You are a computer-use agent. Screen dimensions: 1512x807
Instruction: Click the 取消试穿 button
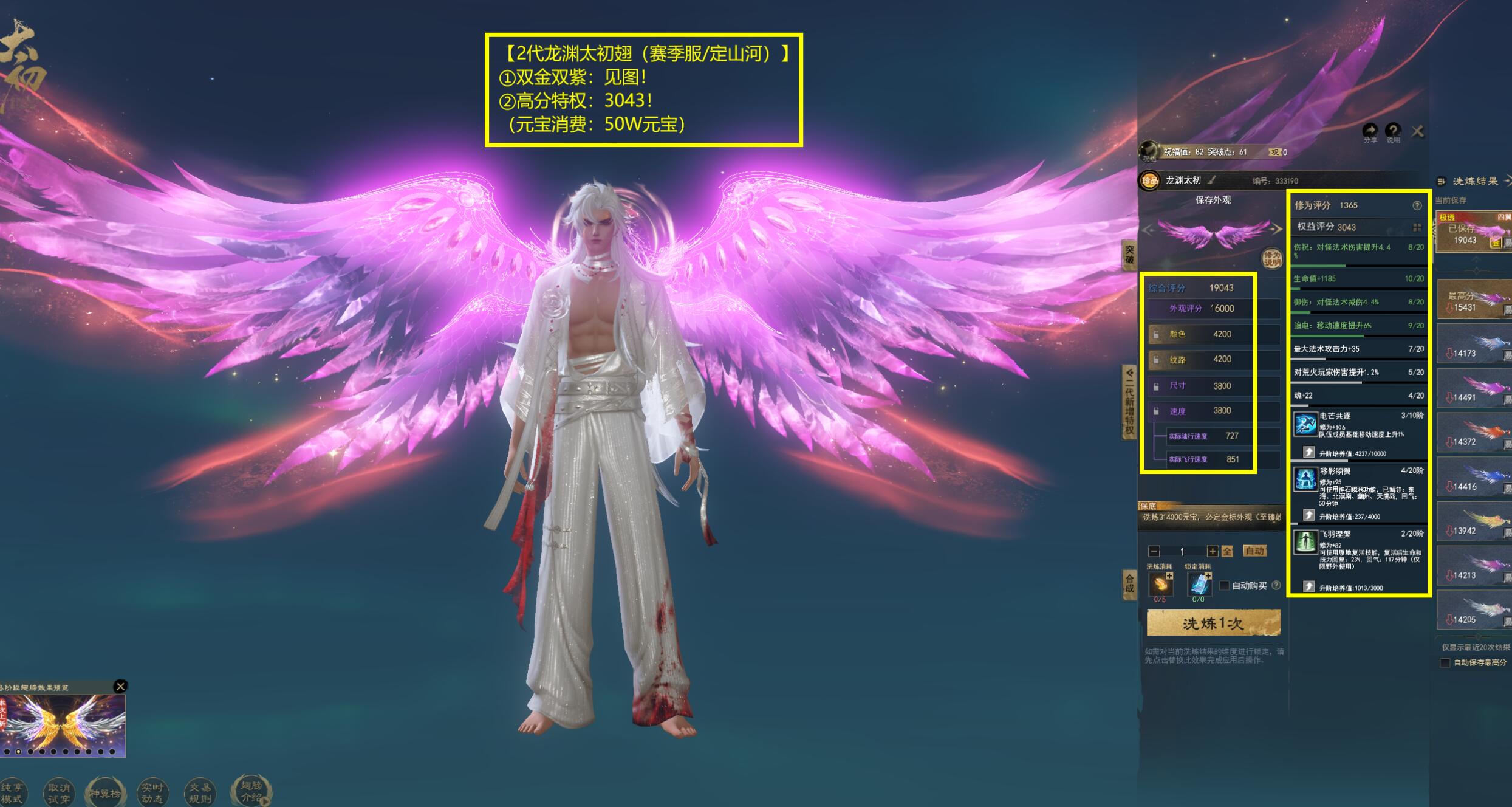coord(59,793)
